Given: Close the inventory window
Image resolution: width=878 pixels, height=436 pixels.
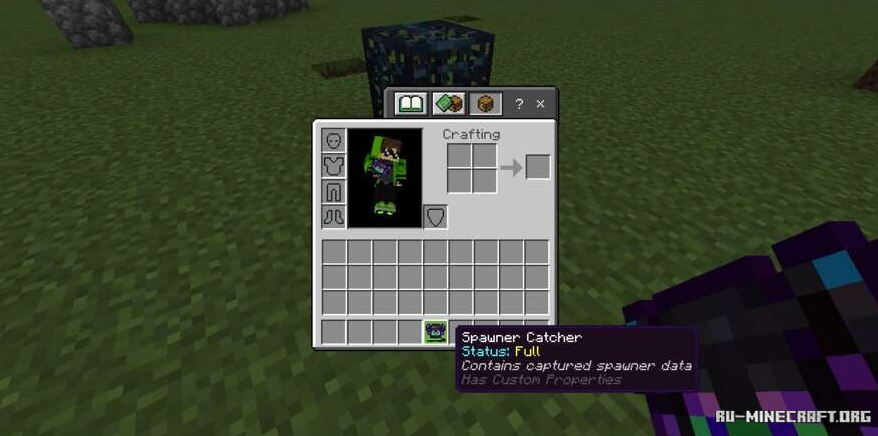Looking at the screenshot, I should 541,103.
